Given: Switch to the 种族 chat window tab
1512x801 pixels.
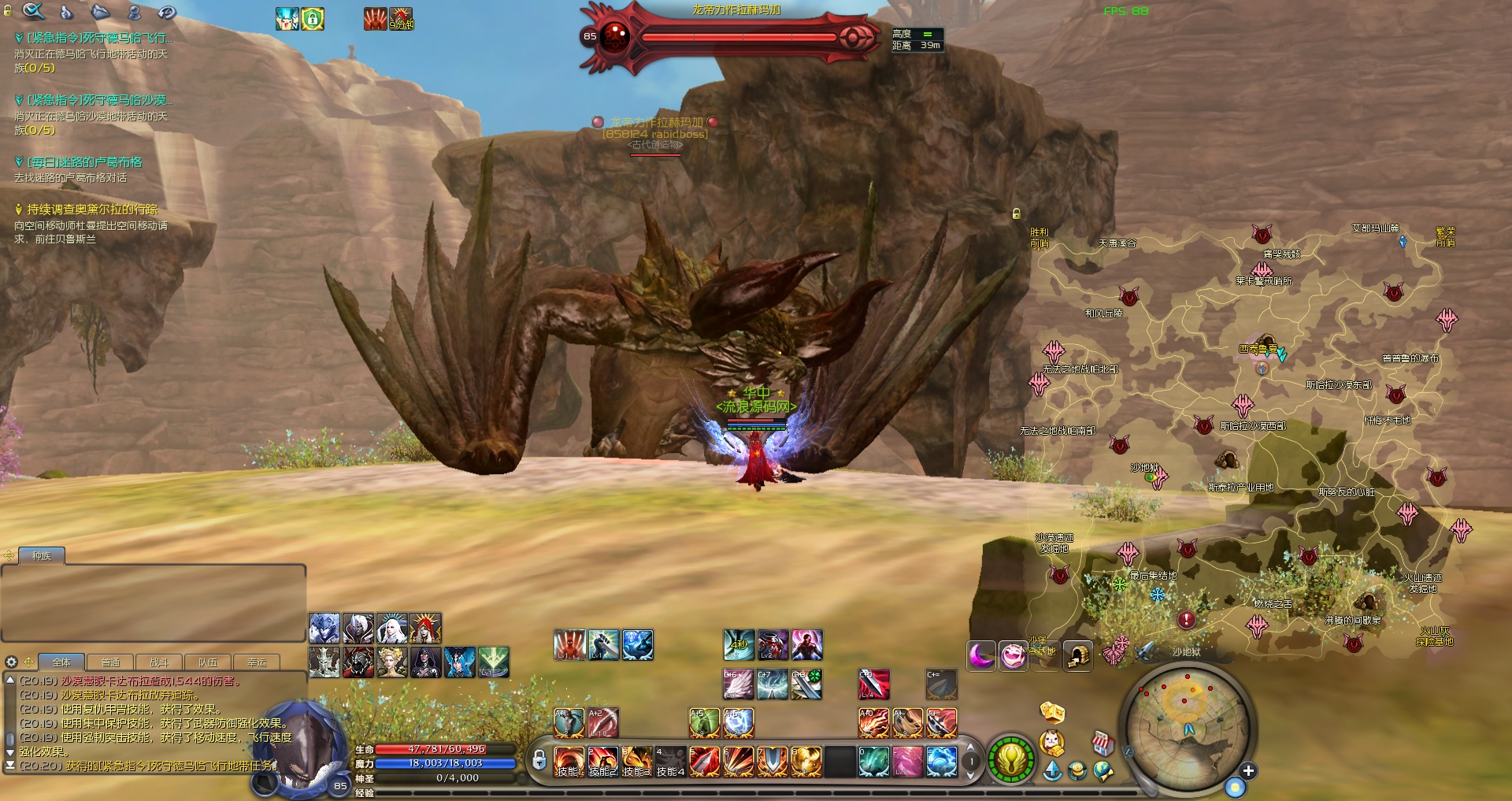Looking at the screenshot, I should pyautogui.click(x=41, y=556).
